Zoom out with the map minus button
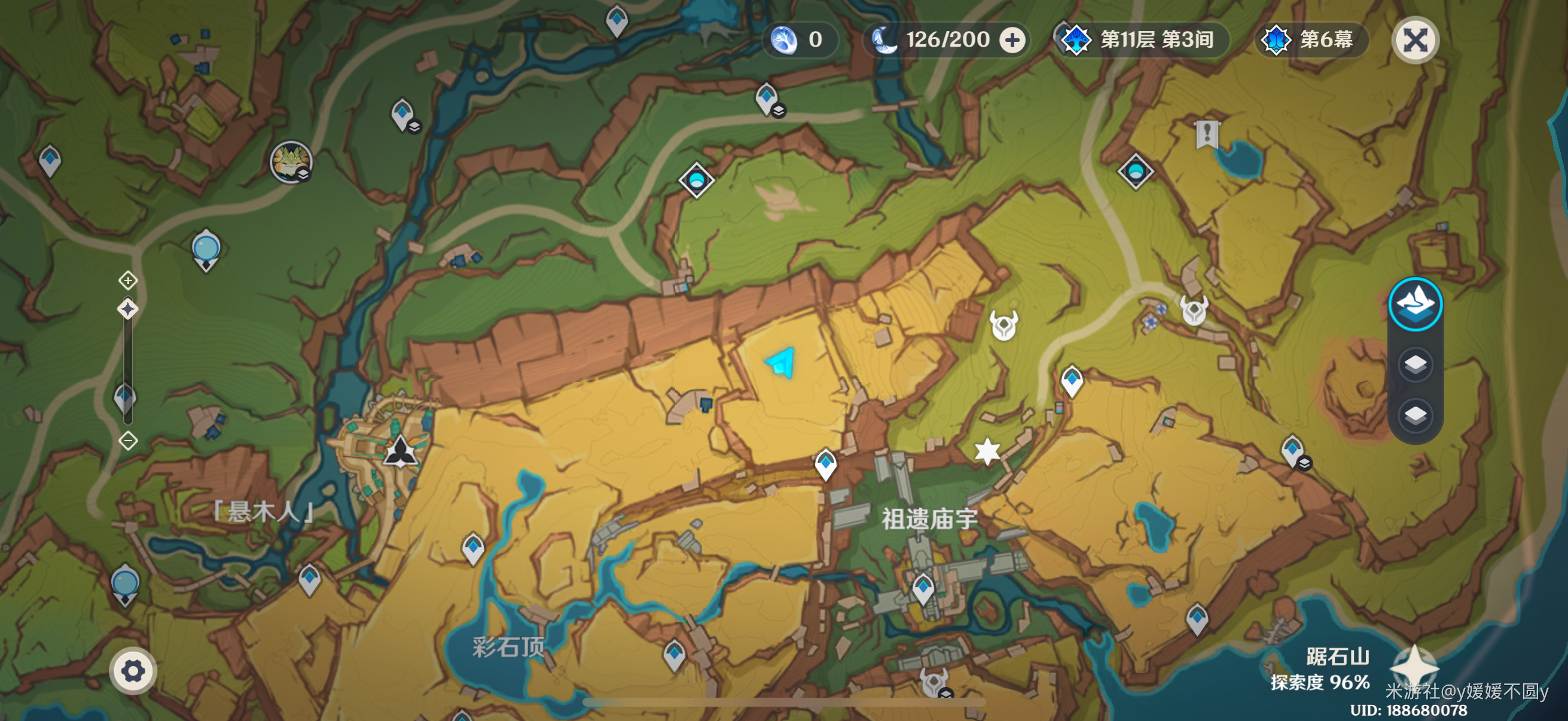Screen dimensions: 1568x721 pos(128,441)
